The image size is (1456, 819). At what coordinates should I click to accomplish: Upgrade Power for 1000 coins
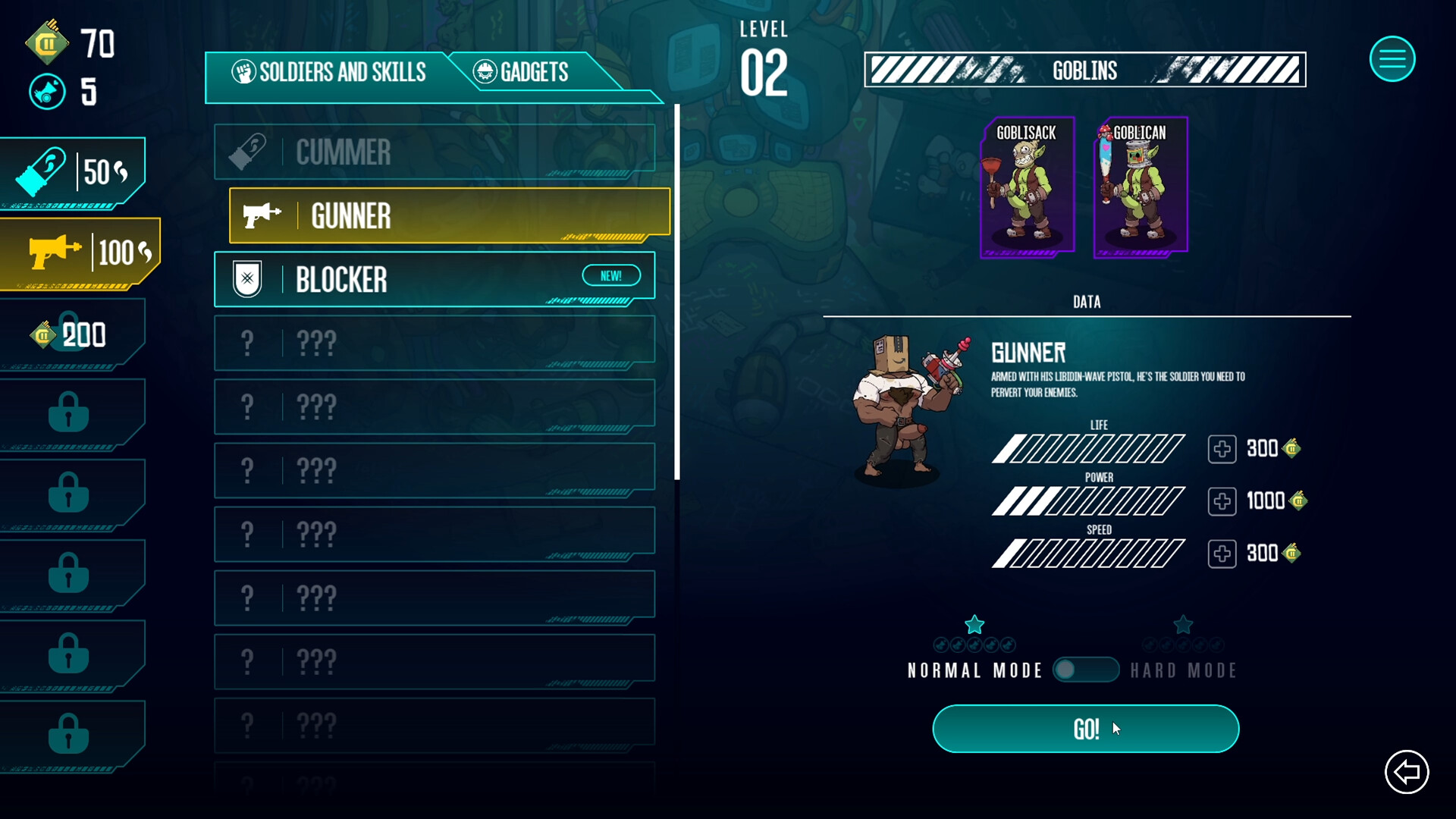tap(1222, 501)
